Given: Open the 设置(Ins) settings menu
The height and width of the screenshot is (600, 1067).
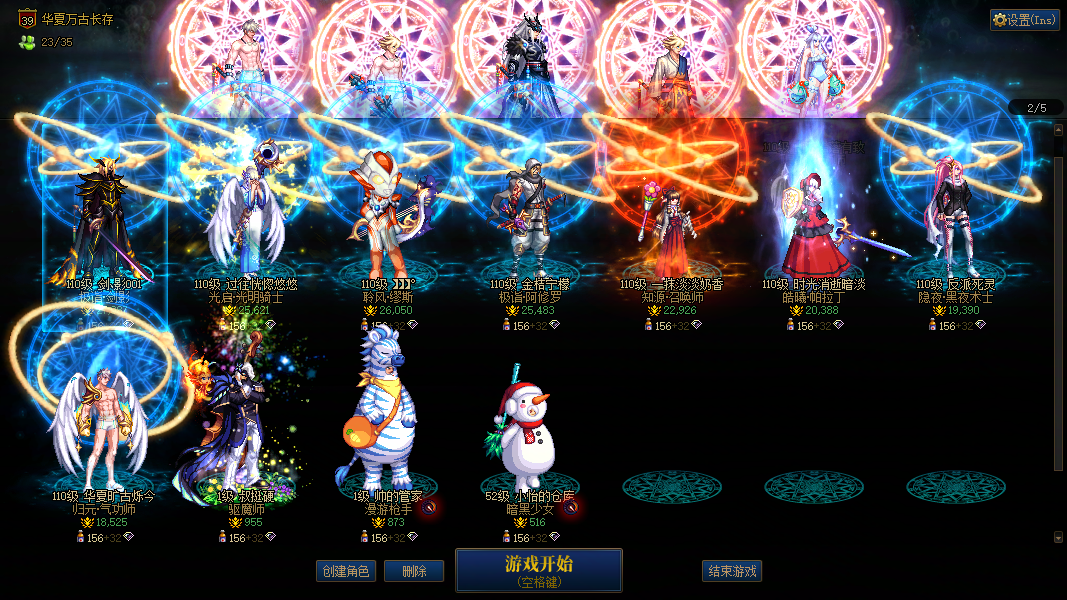Looking at the screenshot, I should tap(1024, 19).
